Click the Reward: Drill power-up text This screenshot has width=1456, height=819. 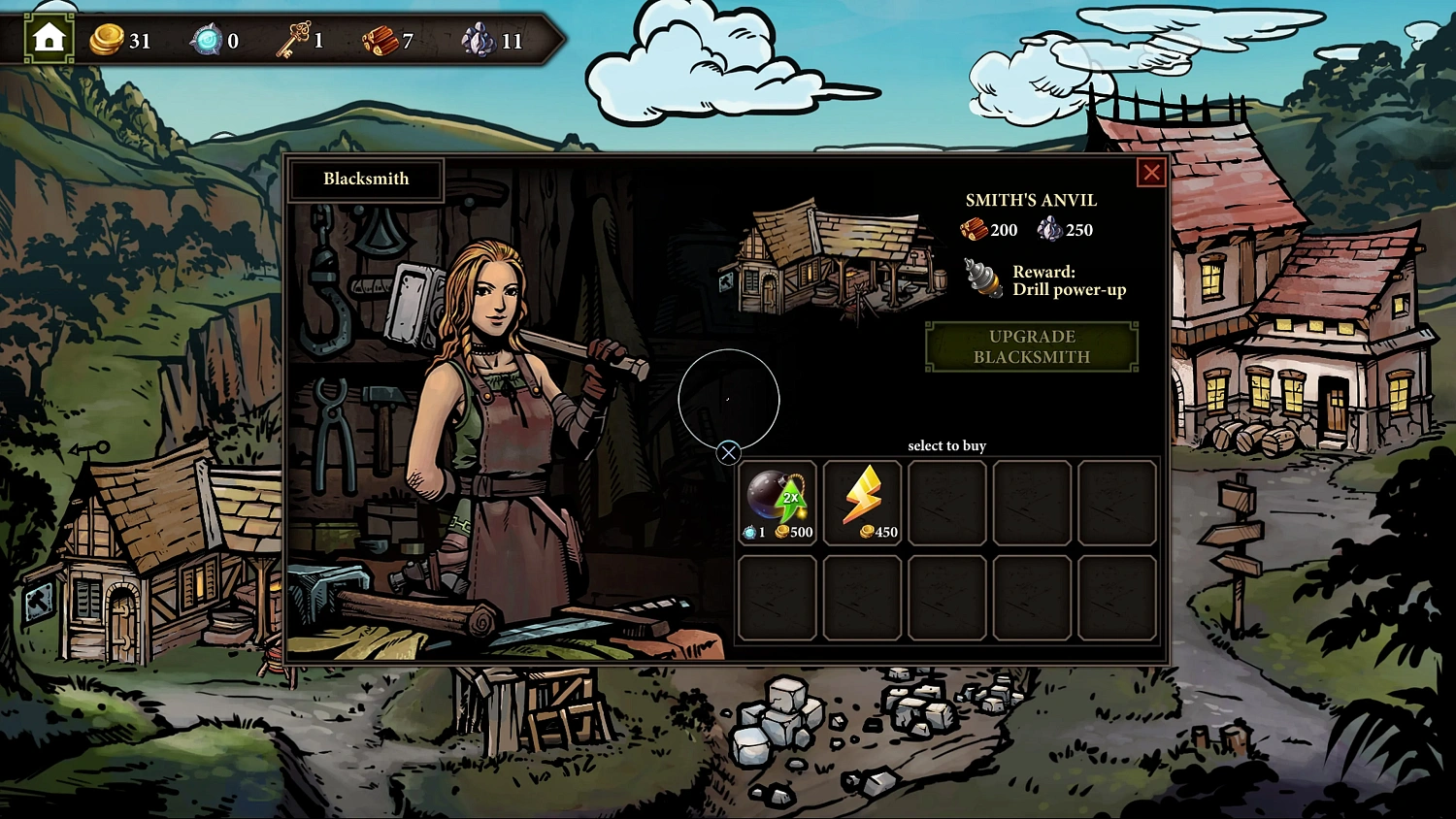[1069, 280]
